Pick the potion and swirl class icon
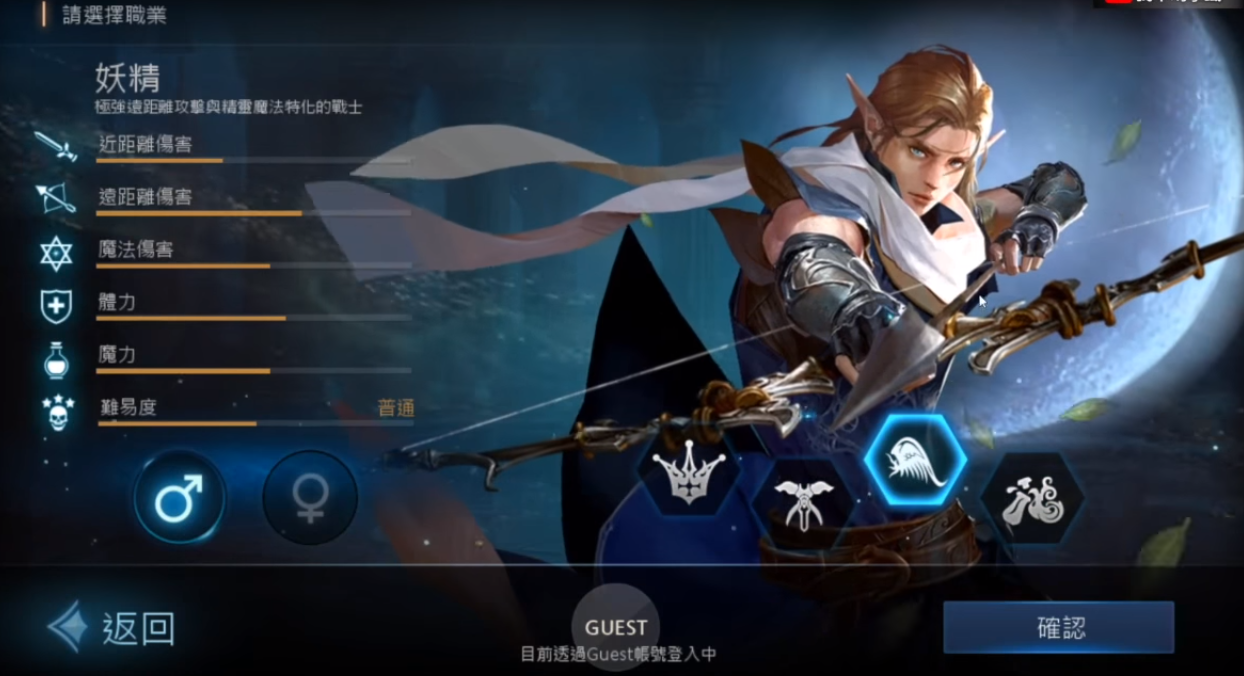The height and width of the screenshot is (676, 1244). coord(1031,500)
